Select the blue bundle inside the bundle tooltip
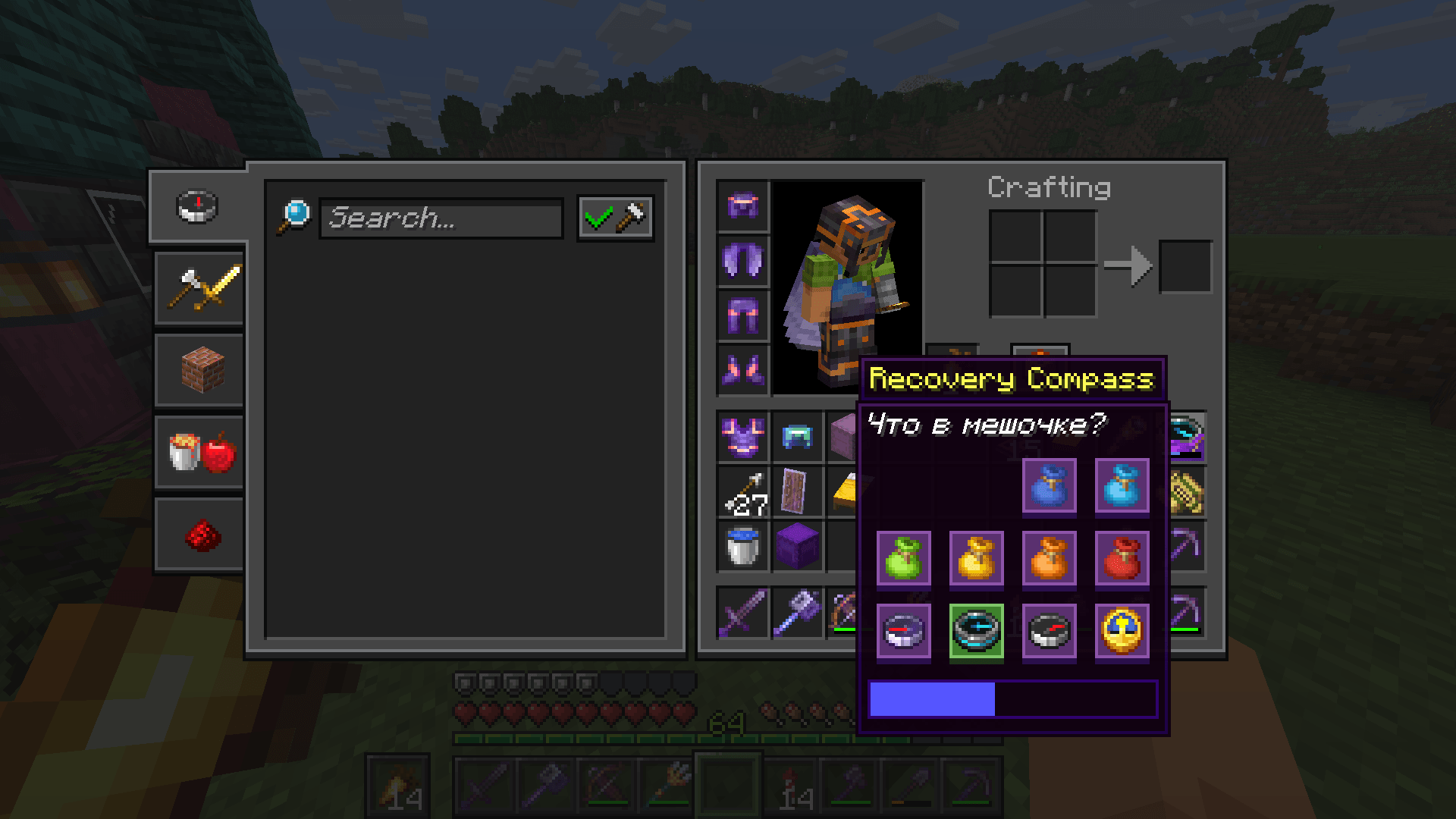This screenshot has width=1456, height=819. coord(1050,488)
